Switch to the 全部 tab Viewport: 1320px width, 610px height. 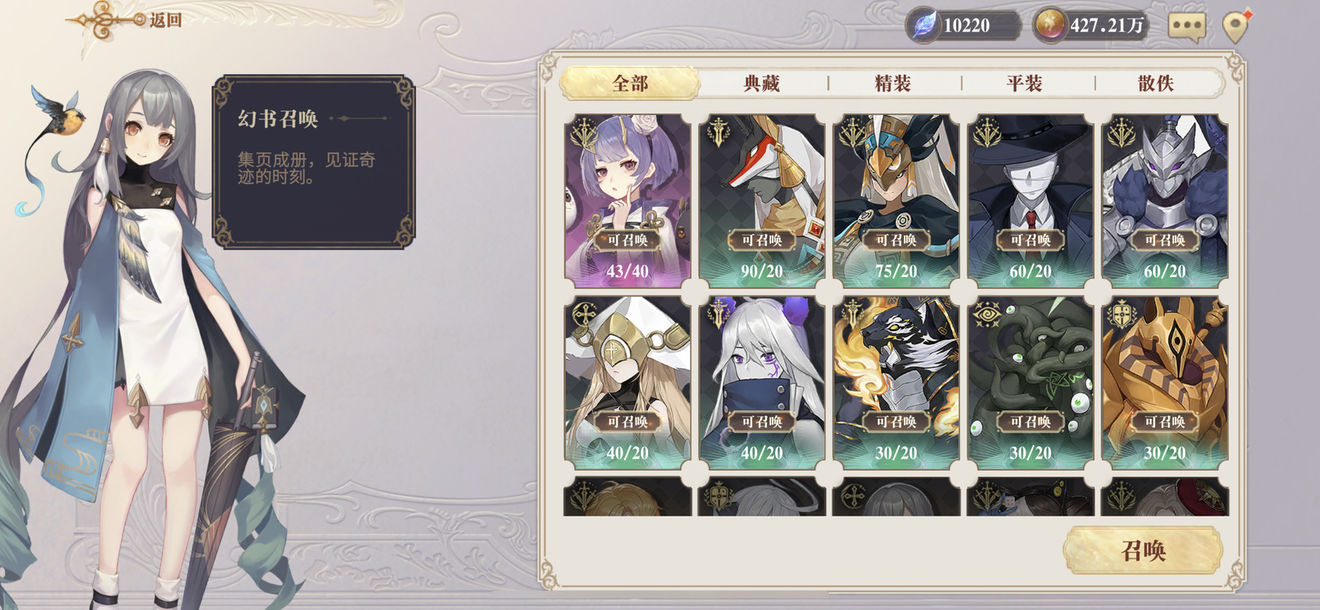tap(629, 83)
